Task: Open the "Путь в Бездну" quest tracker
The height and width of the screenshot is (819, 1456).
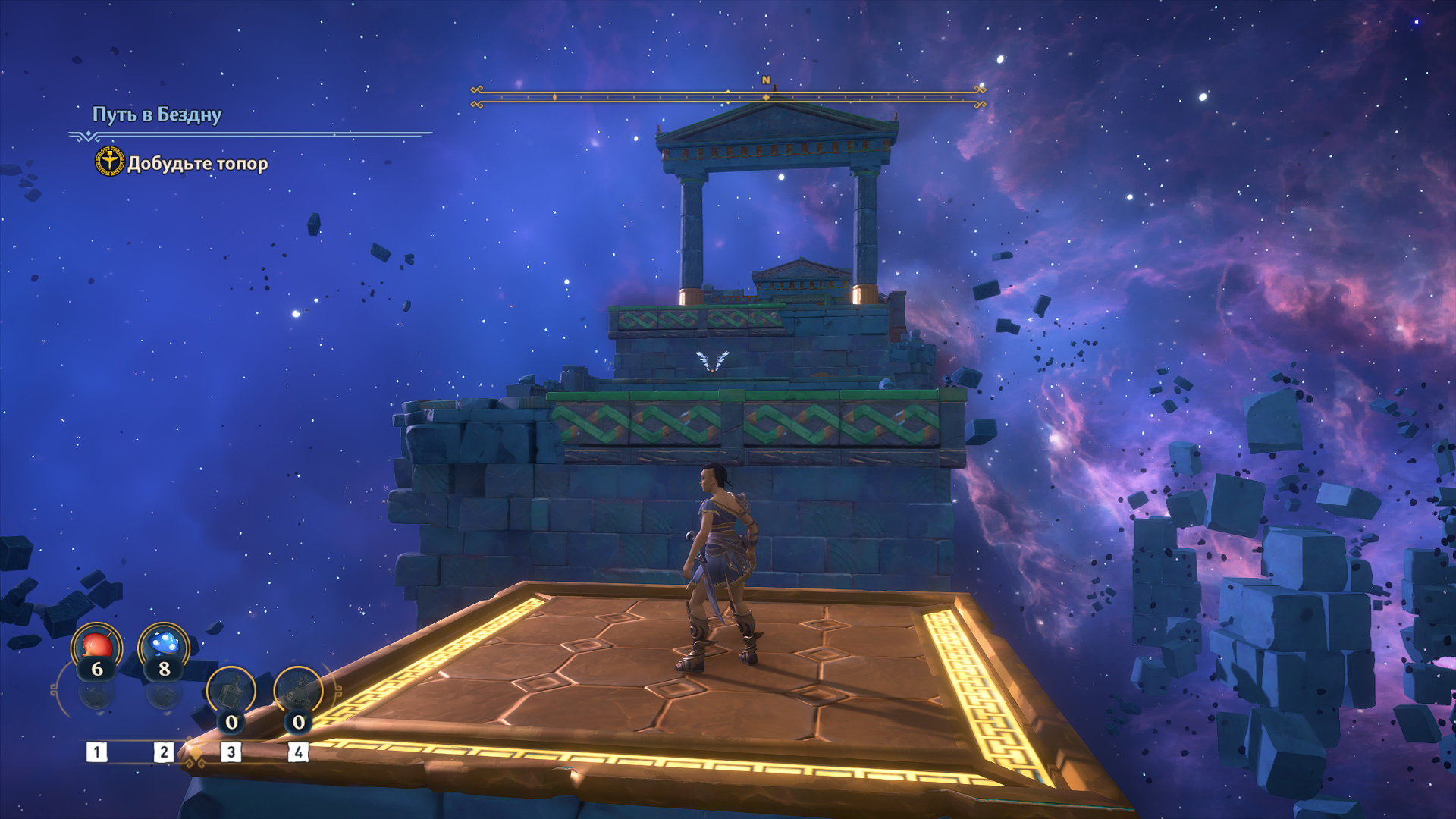Action: point(157,115)
